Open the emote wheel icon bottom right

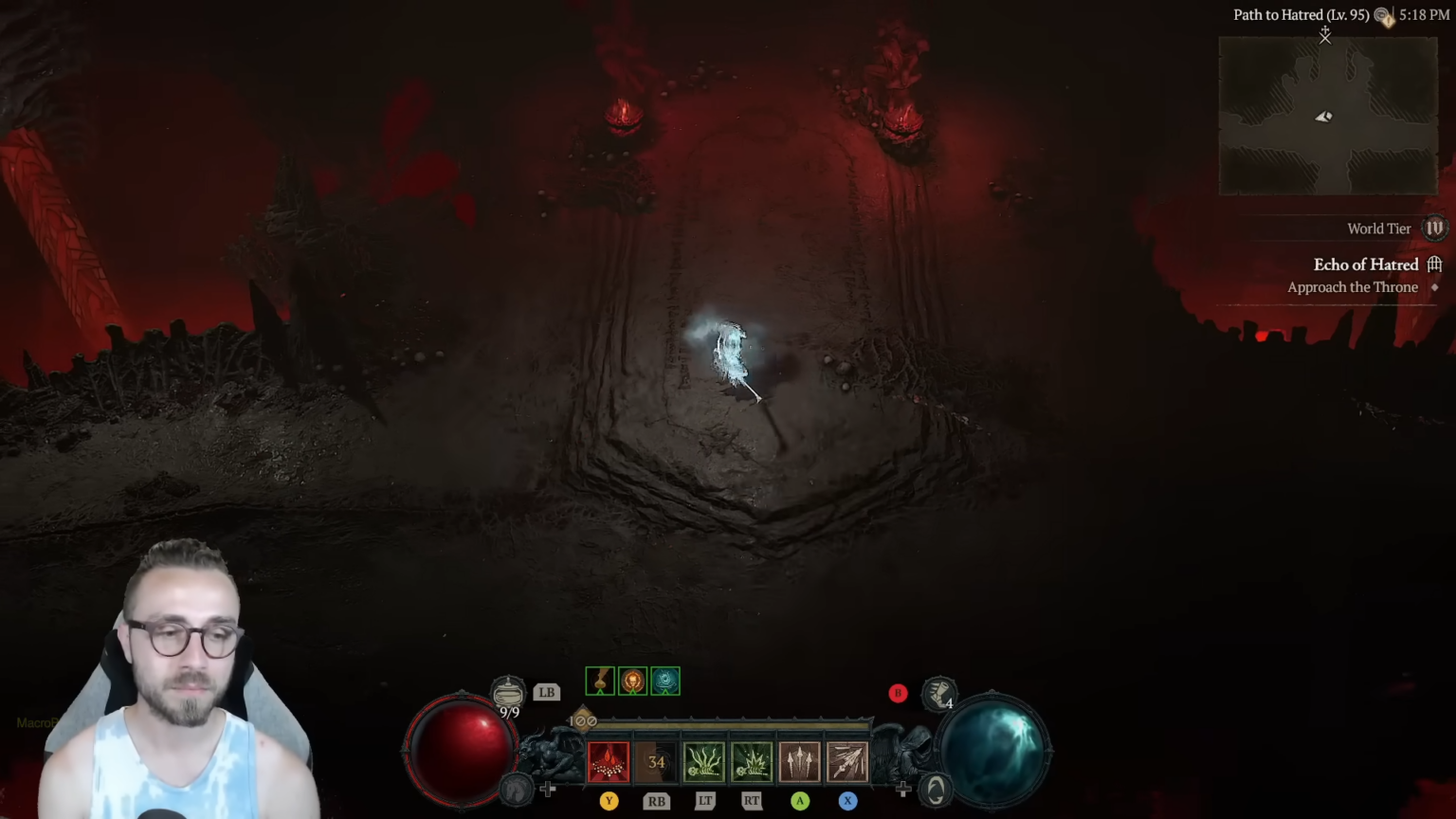click(936, 789)
